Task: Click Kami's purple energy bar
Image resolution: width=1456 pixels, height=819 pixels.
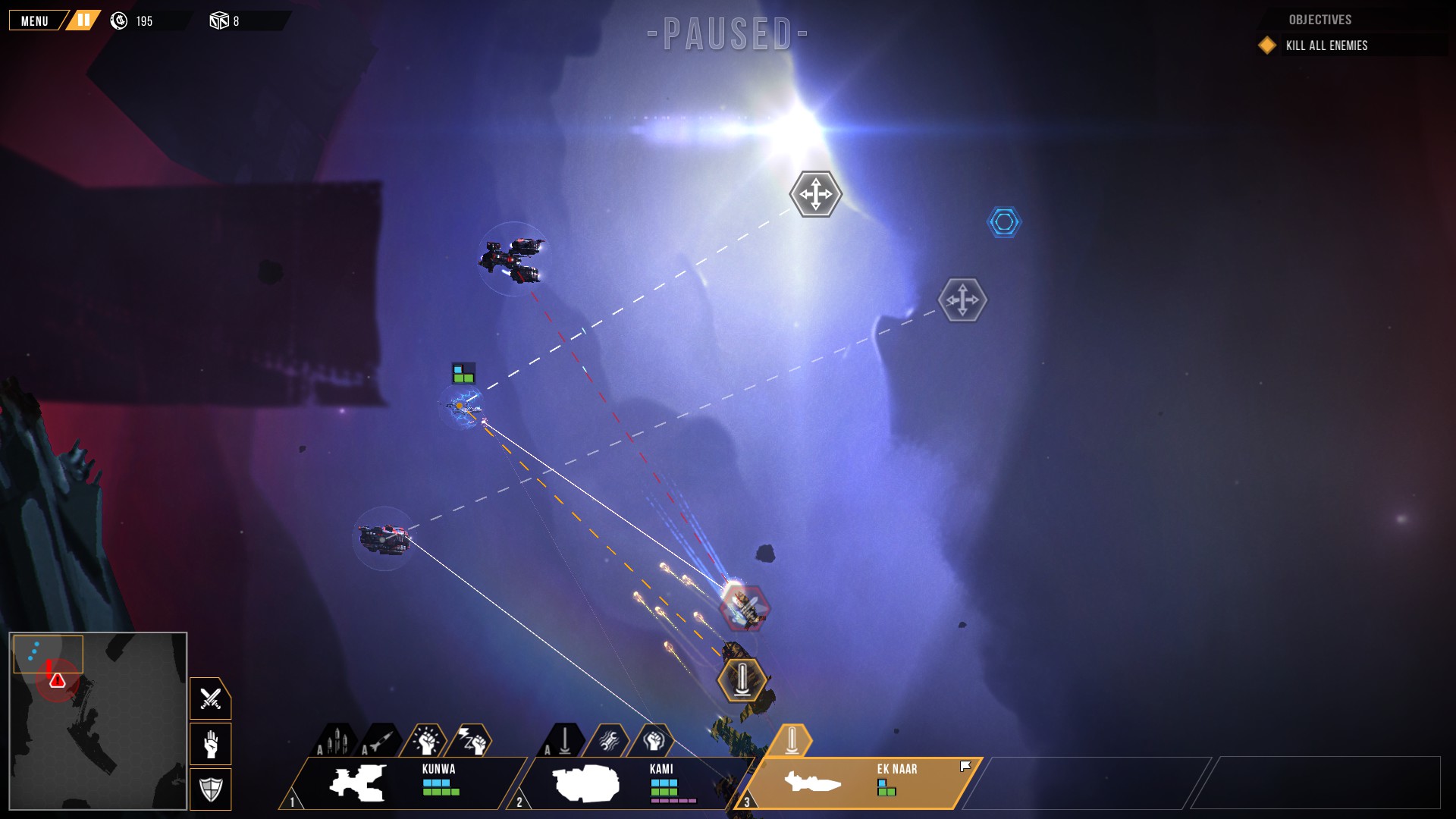Action: 673,801
